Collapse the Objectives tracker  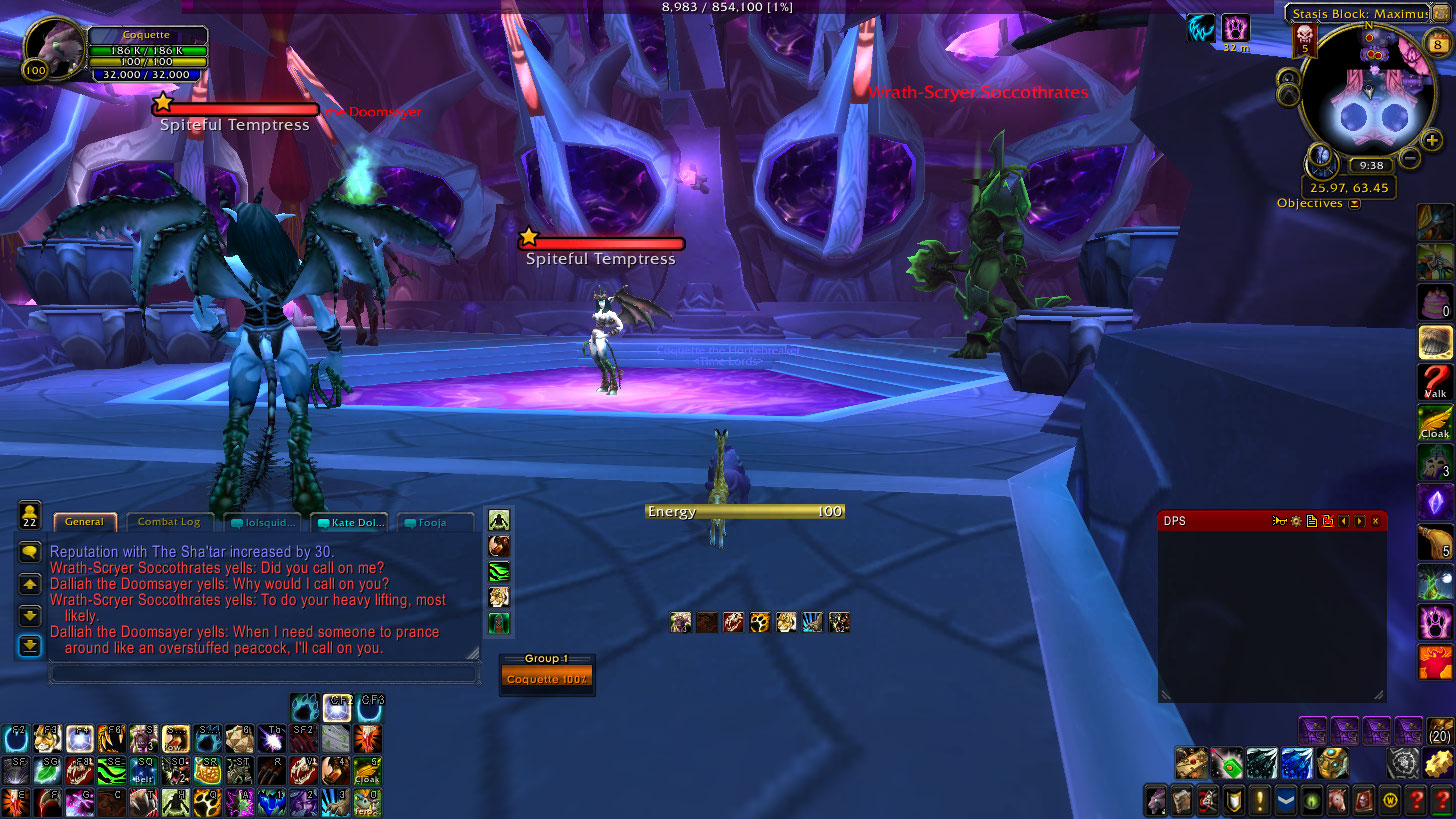coord(1354,204)
